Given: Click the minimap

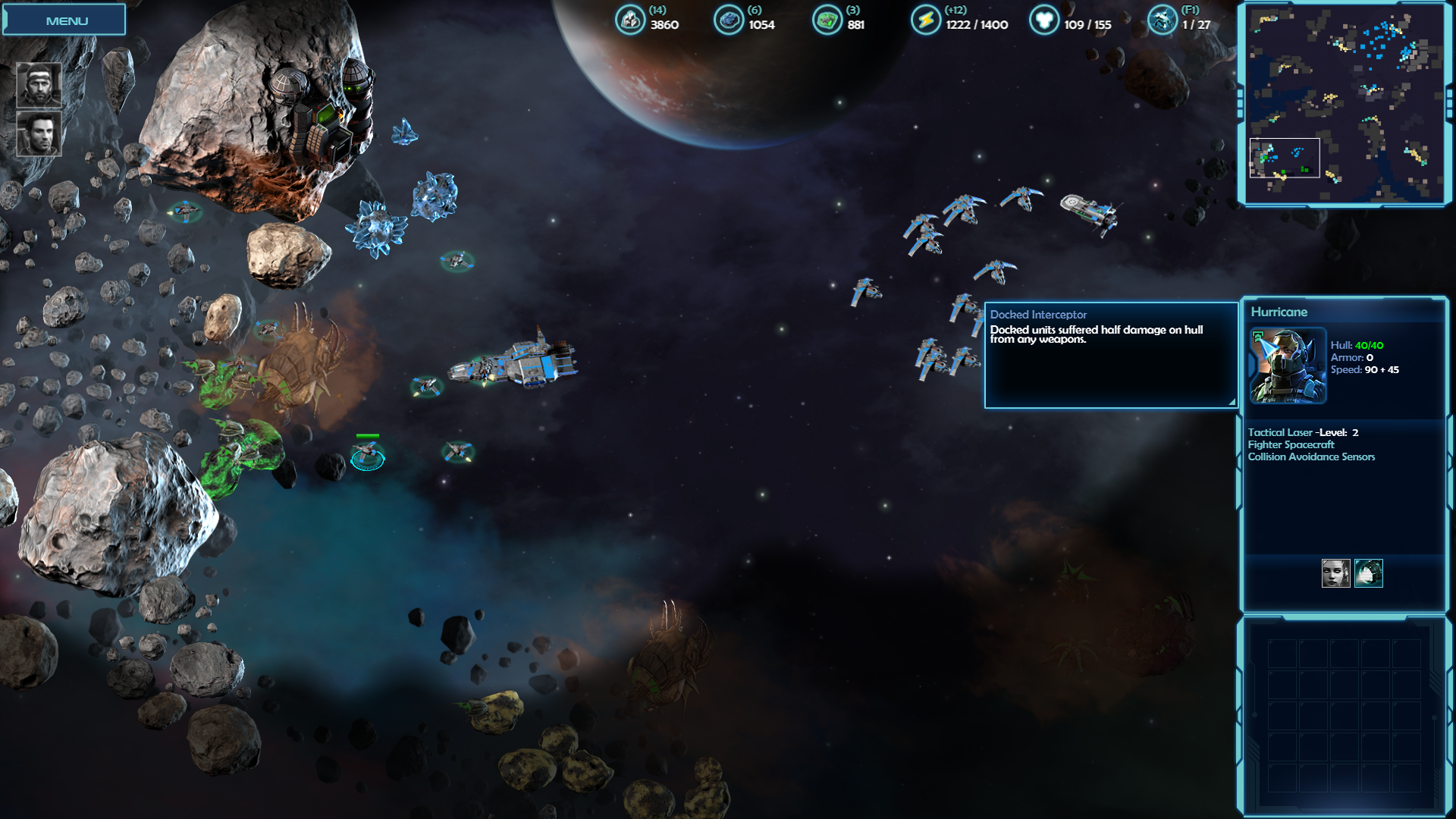Looking at the screenshot, I should pos(1345,104).
